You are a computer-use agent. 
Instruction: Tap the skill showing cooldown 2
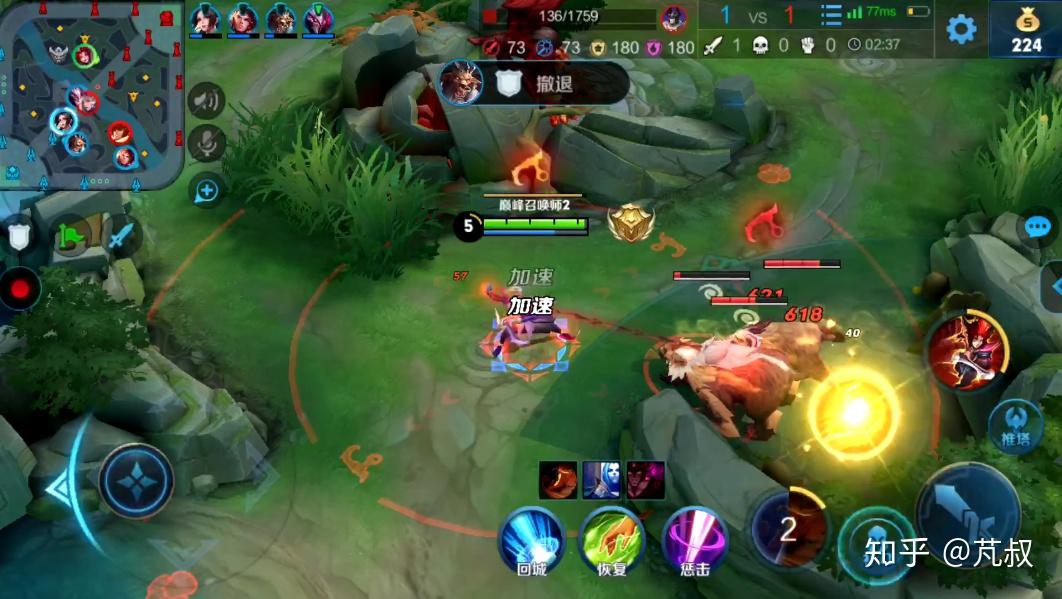pos(789,529)
